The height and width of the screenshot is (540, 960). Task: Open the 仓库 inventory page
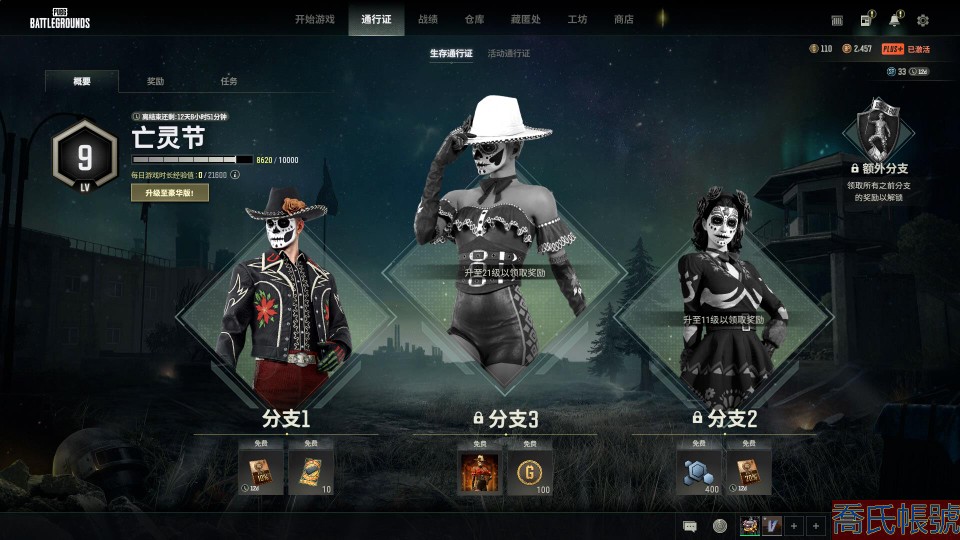pos(475,19)
